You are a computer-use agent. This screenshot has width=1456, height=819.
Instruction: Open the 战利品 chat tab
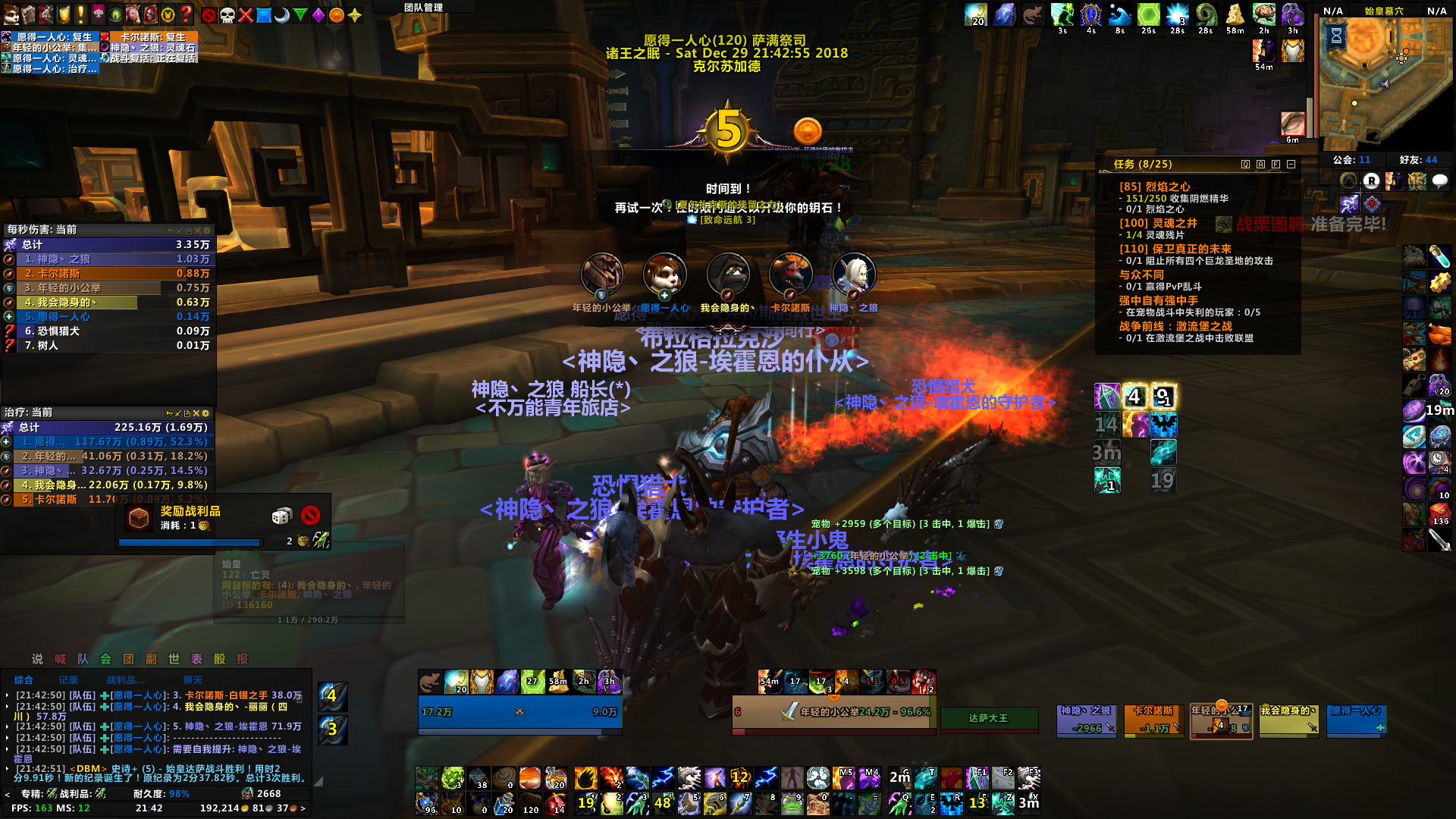[x=125, y=680]
